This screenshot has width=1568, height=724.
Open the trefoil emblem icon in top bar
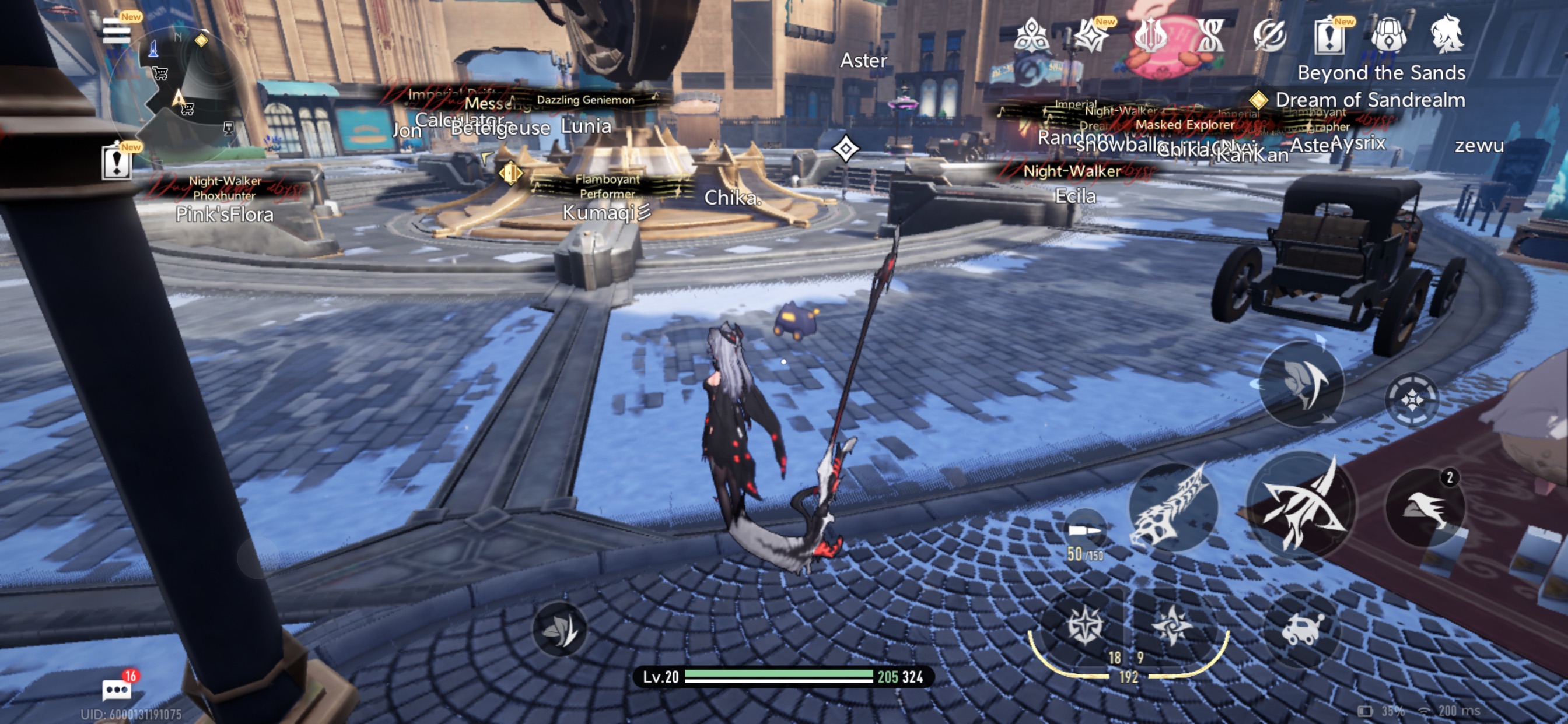[1032, 36]
